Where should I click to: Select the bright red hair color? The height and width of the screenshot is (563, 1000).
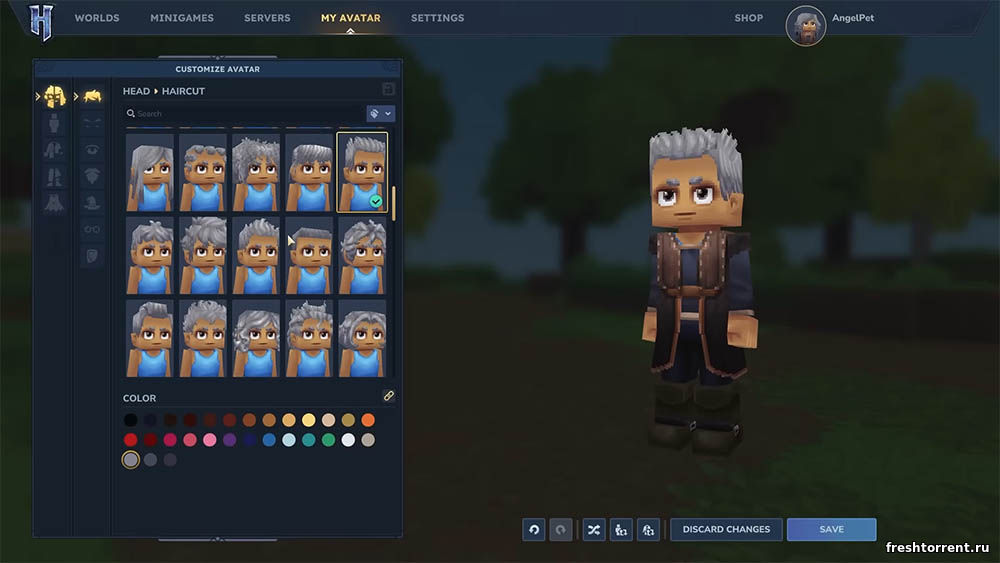131,440
